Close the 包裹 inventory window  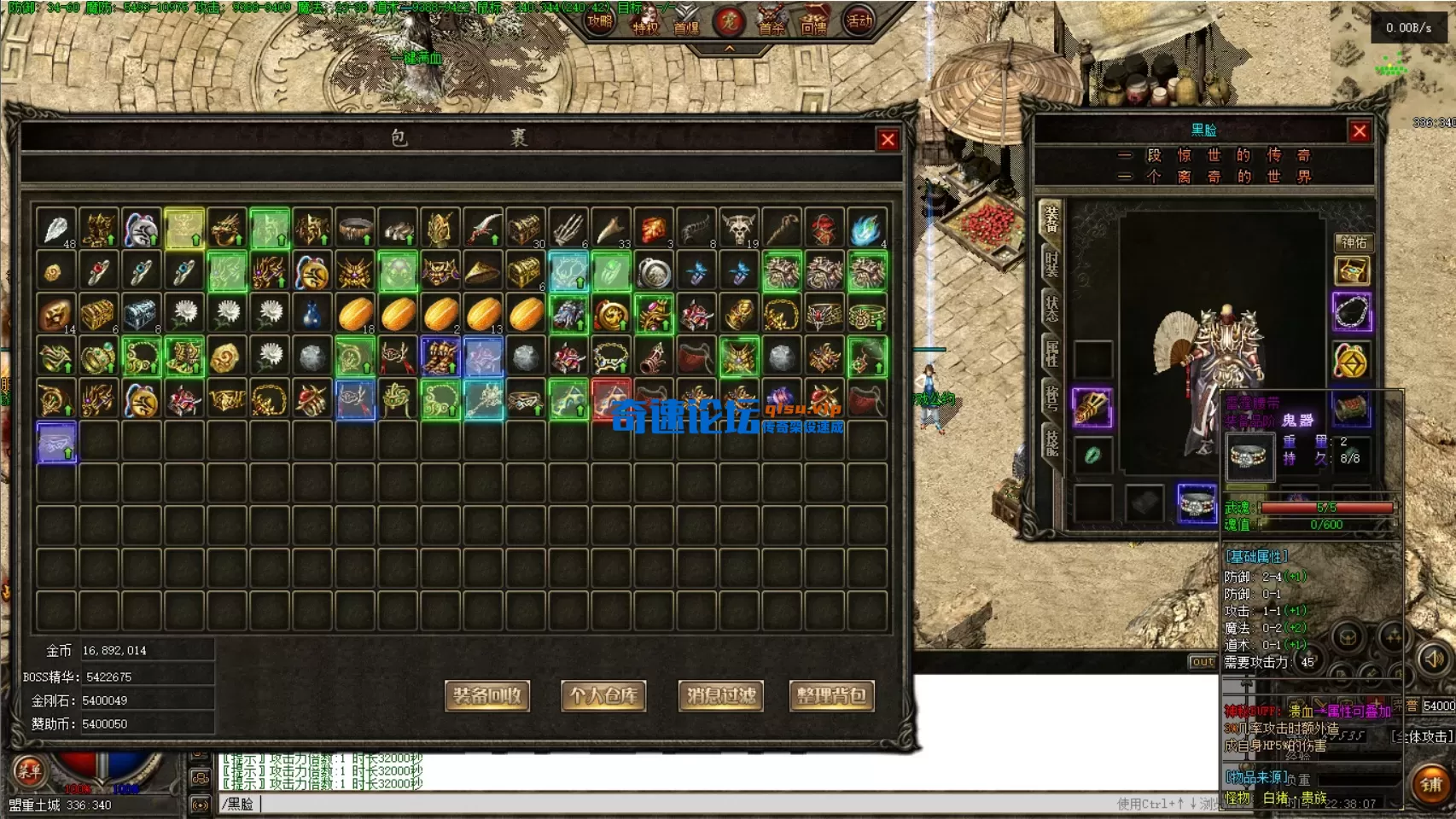click(x=888, y=140)
